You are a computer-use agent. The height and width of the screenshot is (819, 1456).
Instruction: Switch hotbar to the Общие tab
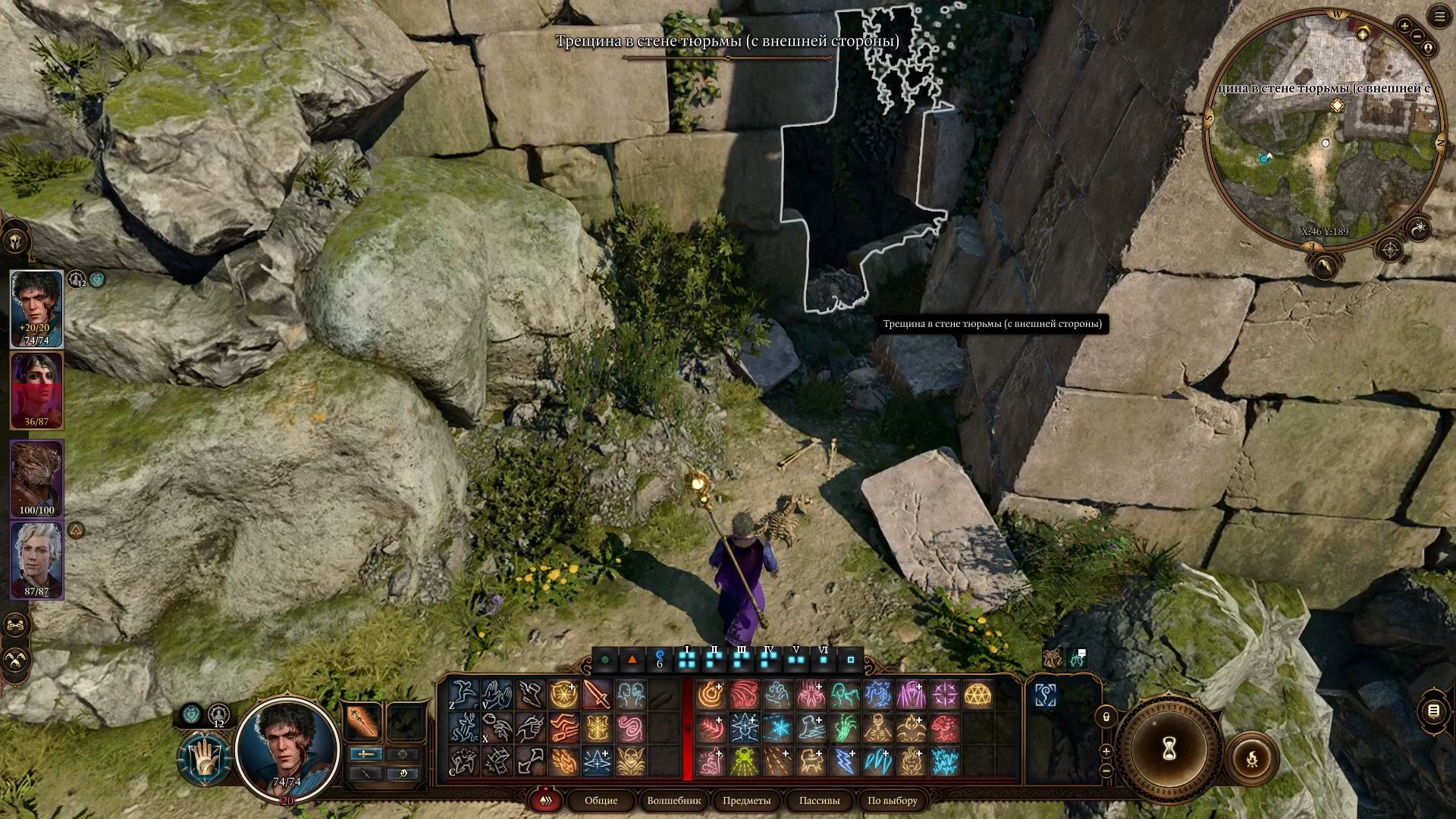click(x=601, y=801)
